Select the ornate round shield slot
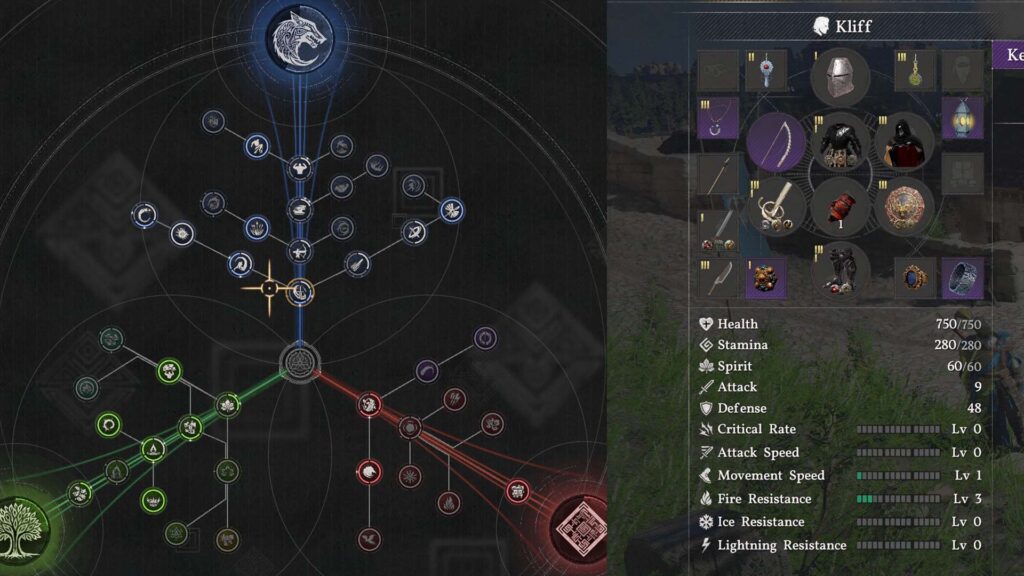This screenshot has height=576, width=1024. pyautogui.click(x=905, y=208)
